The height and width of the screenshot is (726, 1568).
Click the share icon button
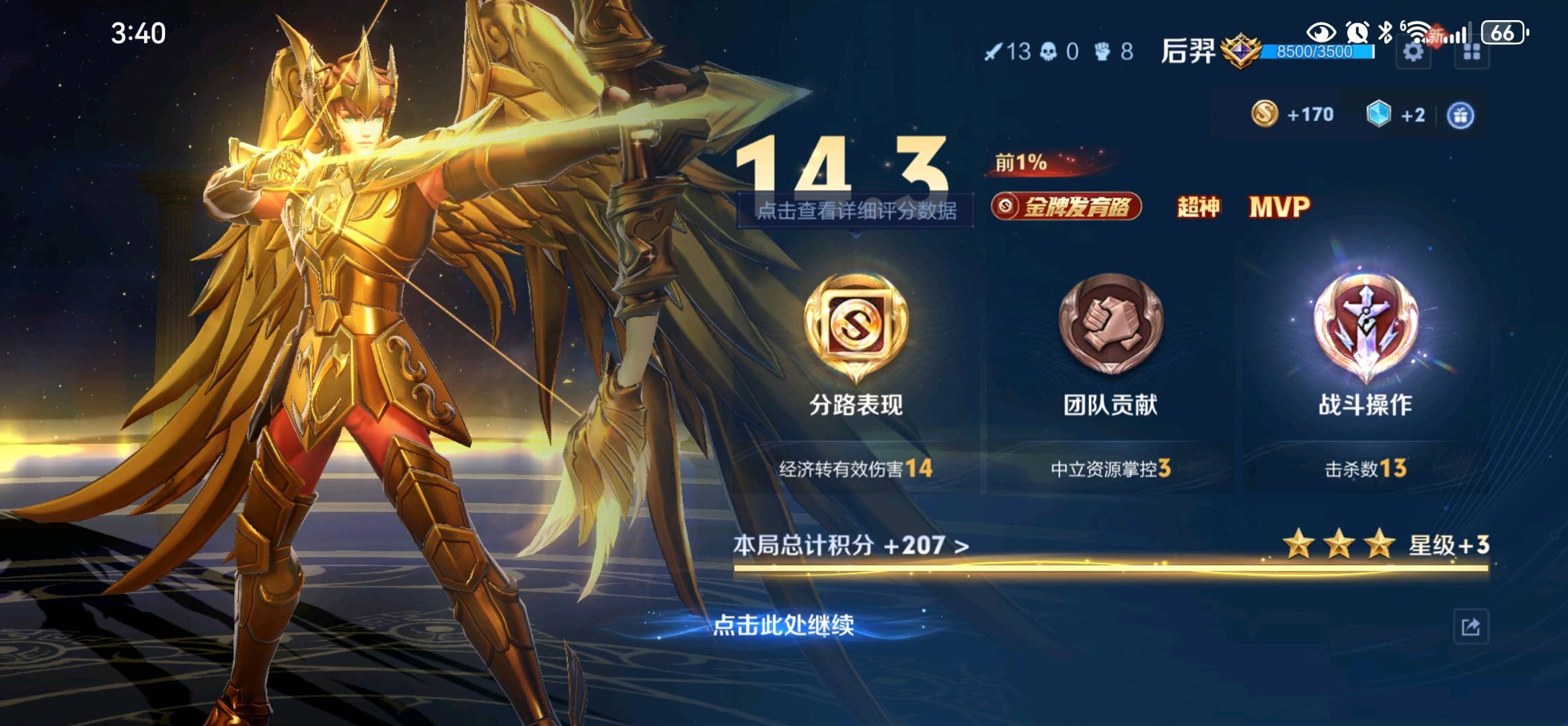(x=1470, y=627)
